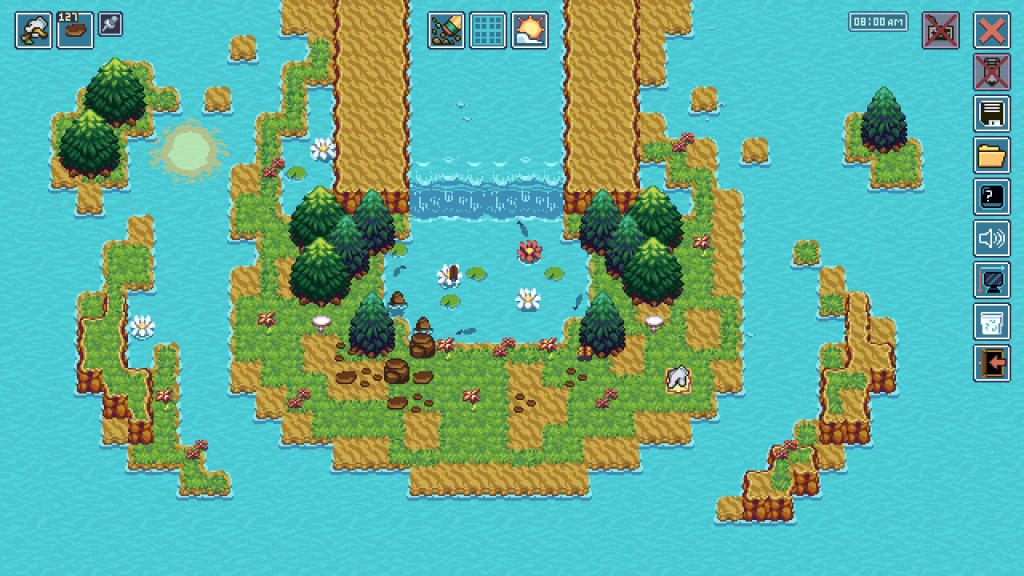Exit through the door arrow button

coord(992,363)
